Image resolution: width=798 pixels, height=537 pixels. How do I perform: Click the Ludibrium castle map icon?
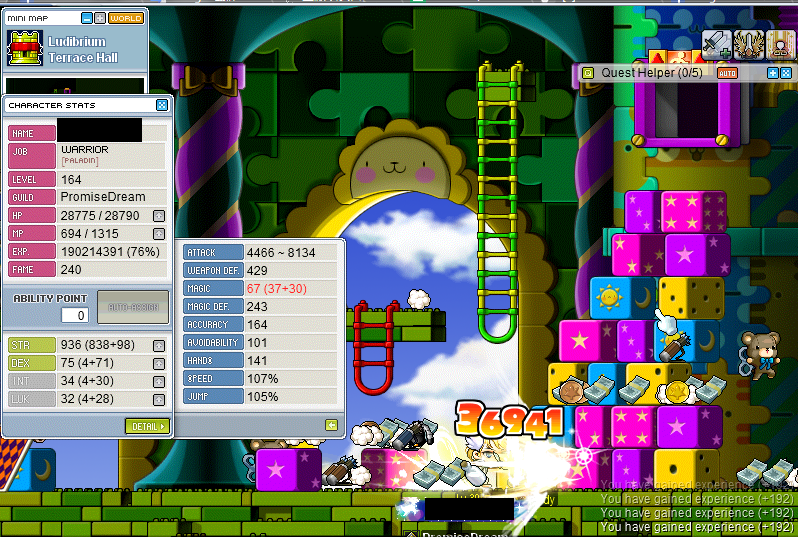pos(22,48)
